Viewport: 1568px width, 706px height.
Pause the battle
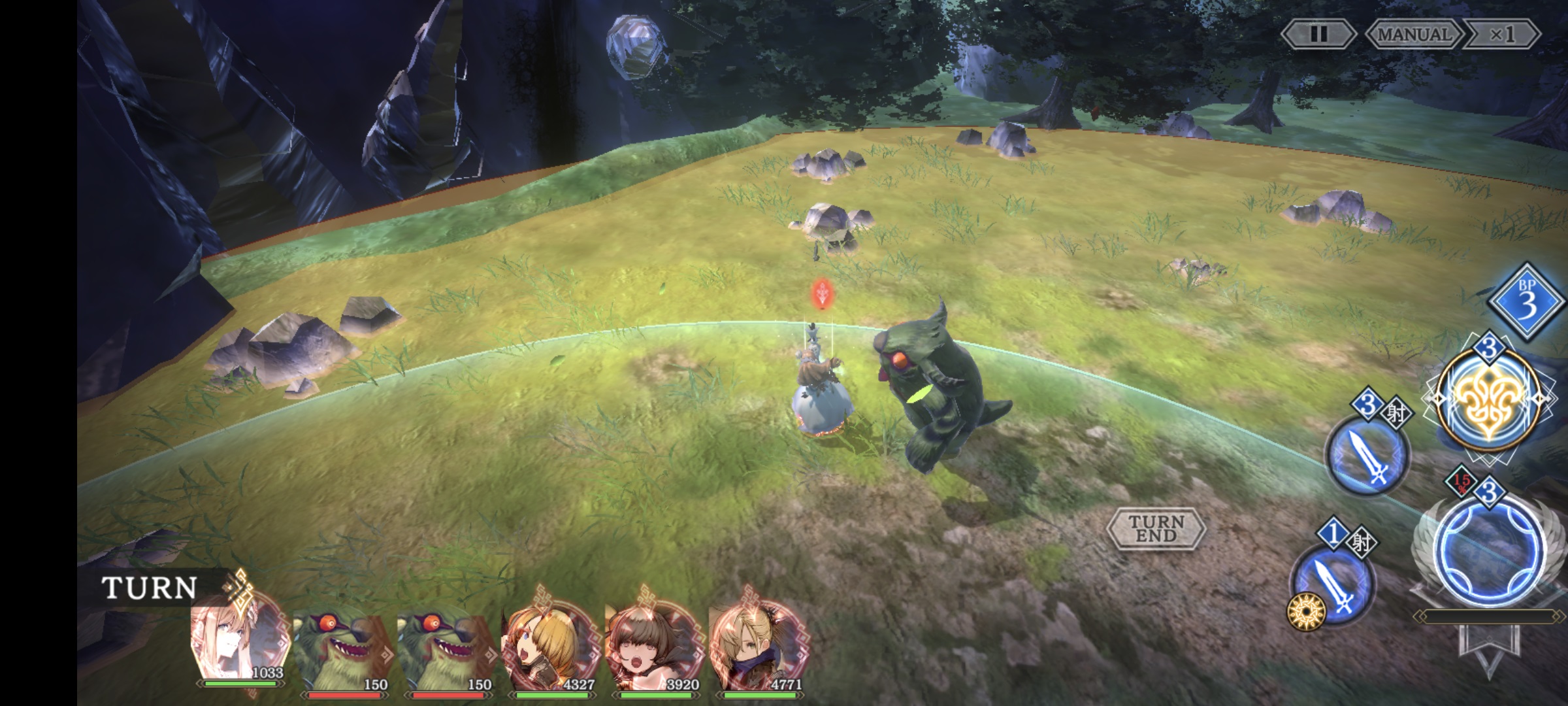click(1317, 34)
